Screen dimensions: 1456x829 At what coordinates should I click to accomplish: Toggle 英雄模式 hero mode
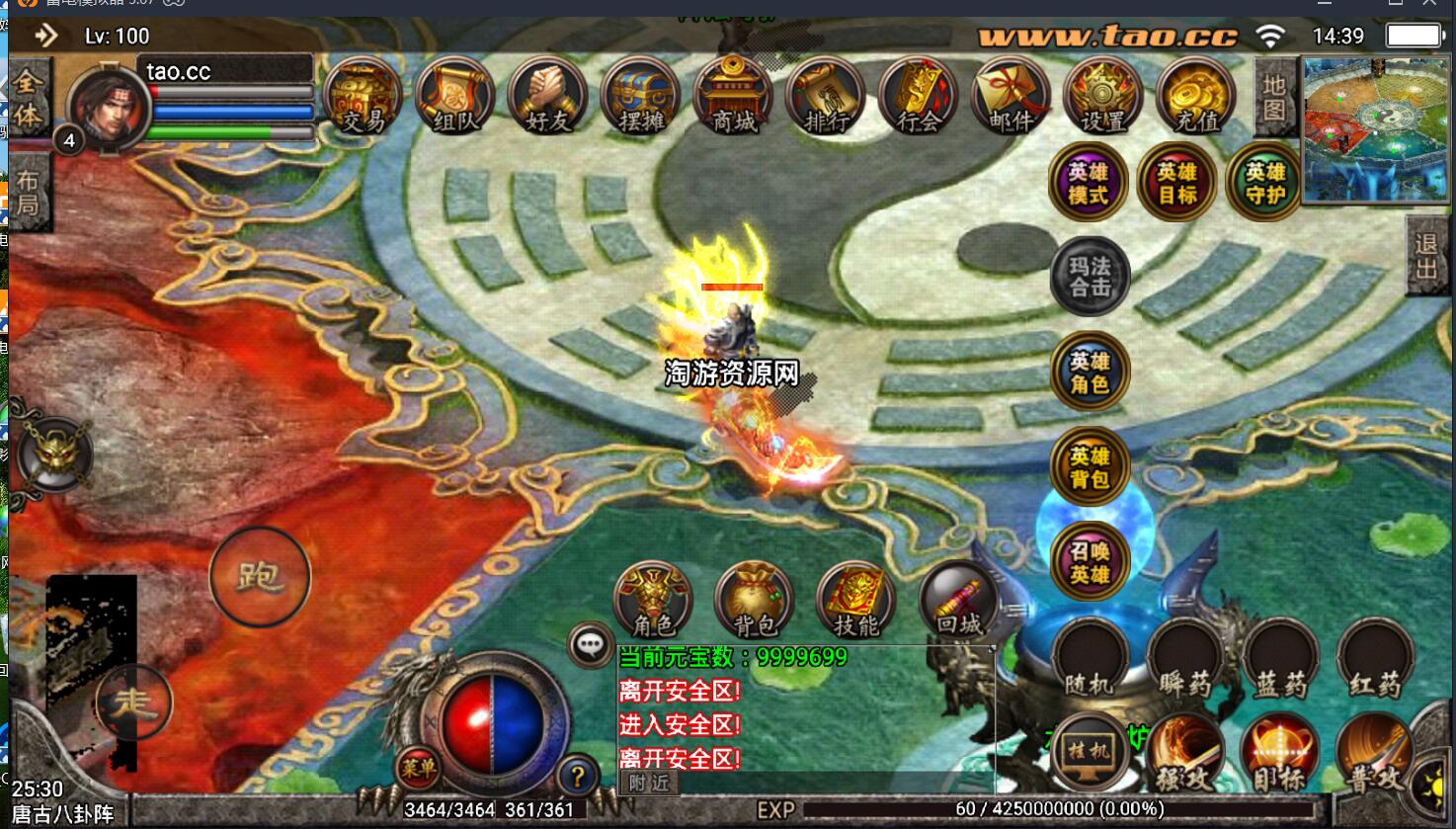[x=1089, y=183]
